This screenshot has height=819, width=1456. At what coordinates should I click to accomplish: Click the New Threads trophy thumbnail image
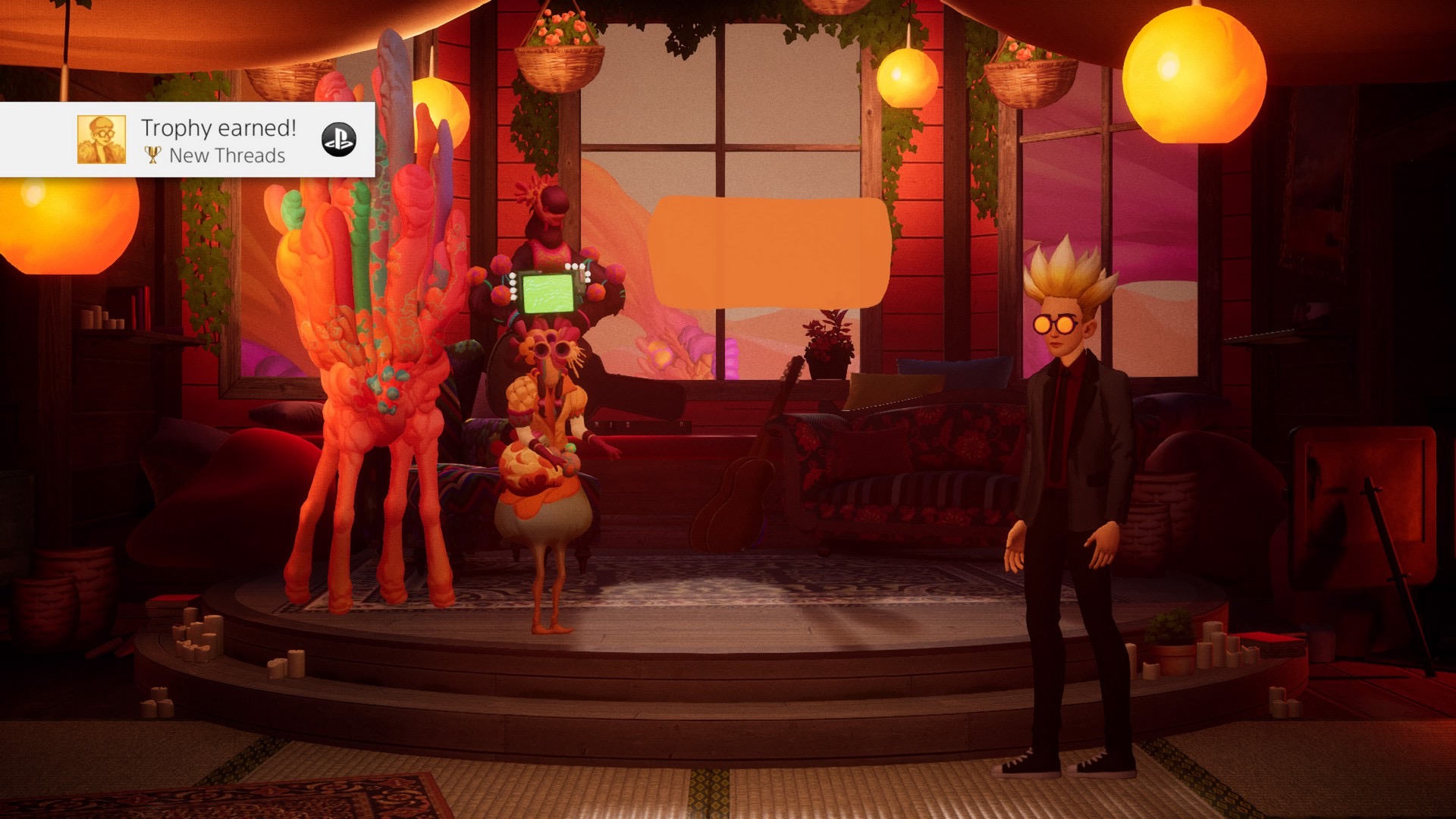[102, 140]
